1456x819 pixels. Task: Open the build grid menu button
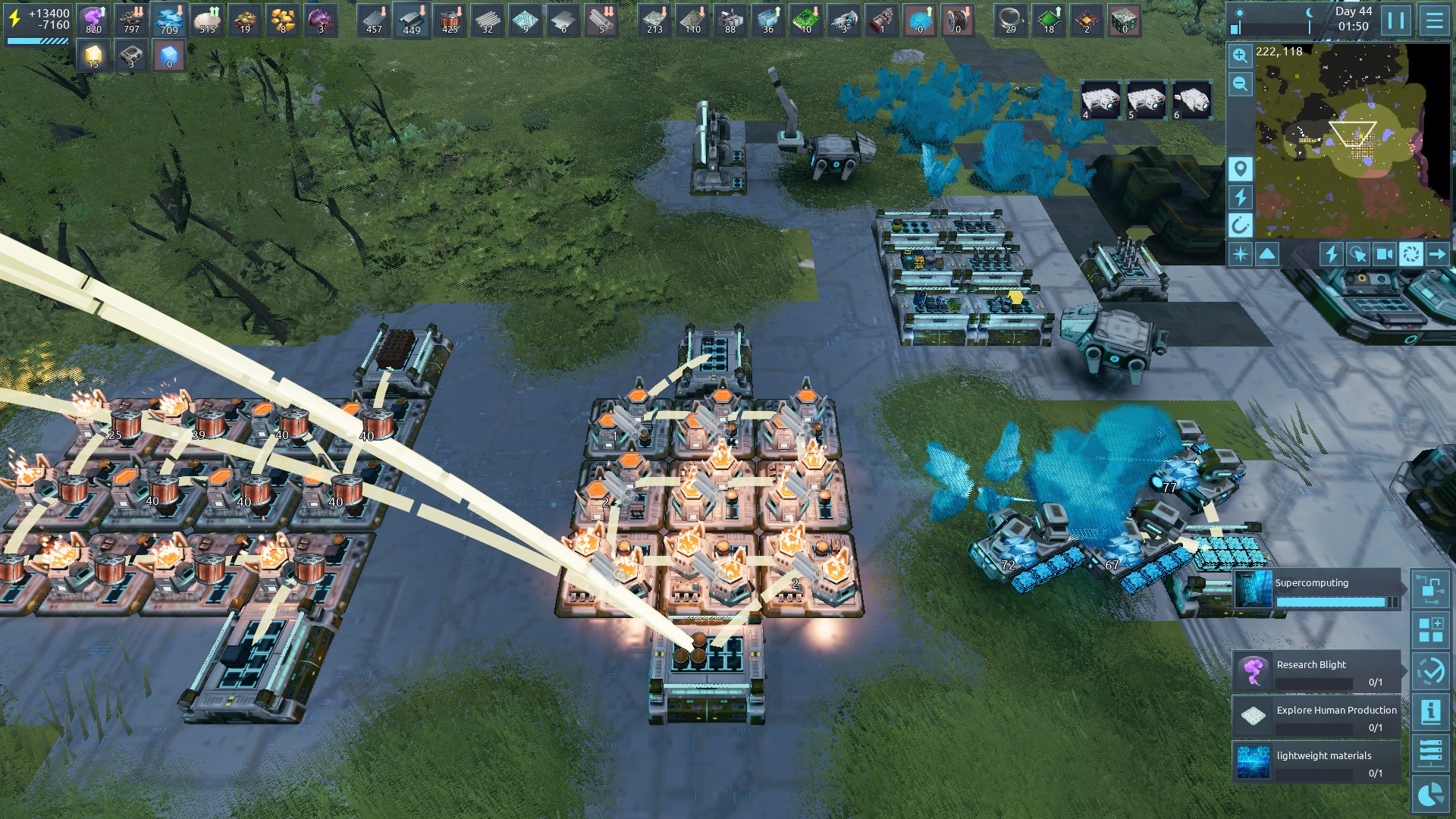tap(1431, 630)
